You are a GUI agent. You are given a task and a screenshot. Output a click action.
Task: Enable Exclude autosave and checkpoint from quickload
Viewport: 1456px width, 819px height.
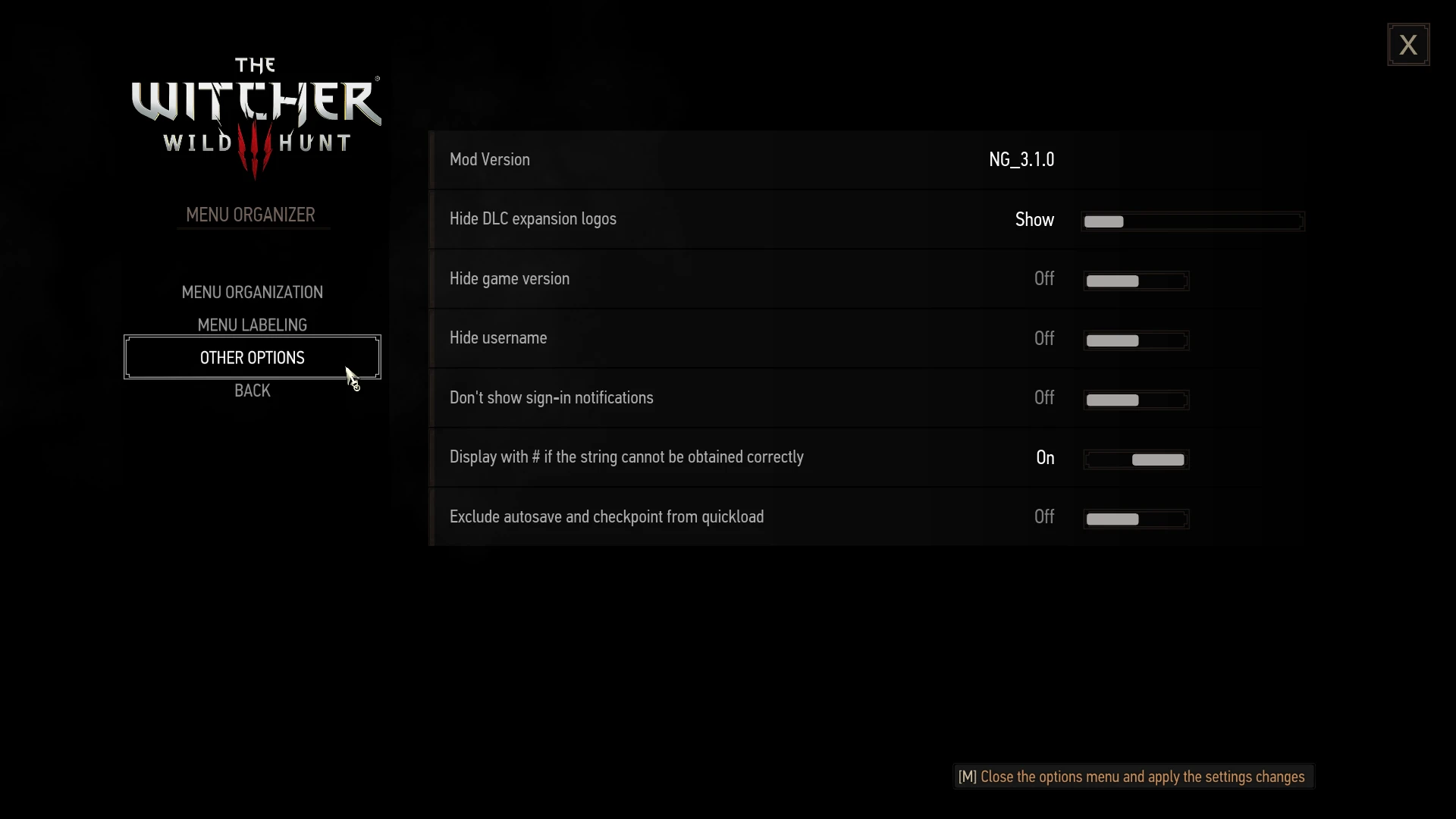[x=1135, y=519]
